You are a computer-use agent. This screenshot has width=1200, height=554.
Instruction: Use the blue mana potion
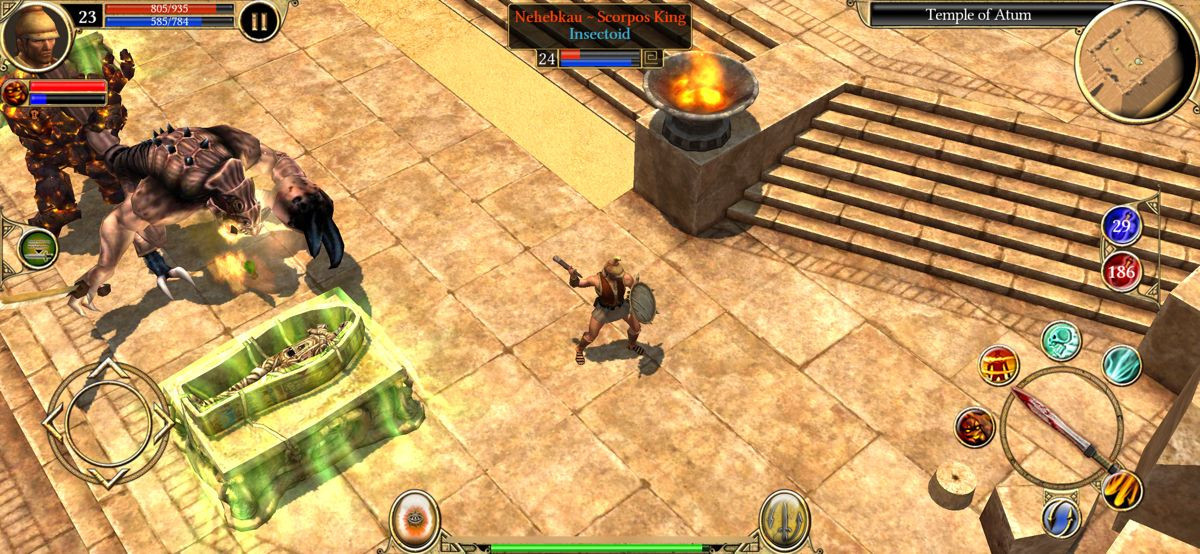pos(1121,226)
